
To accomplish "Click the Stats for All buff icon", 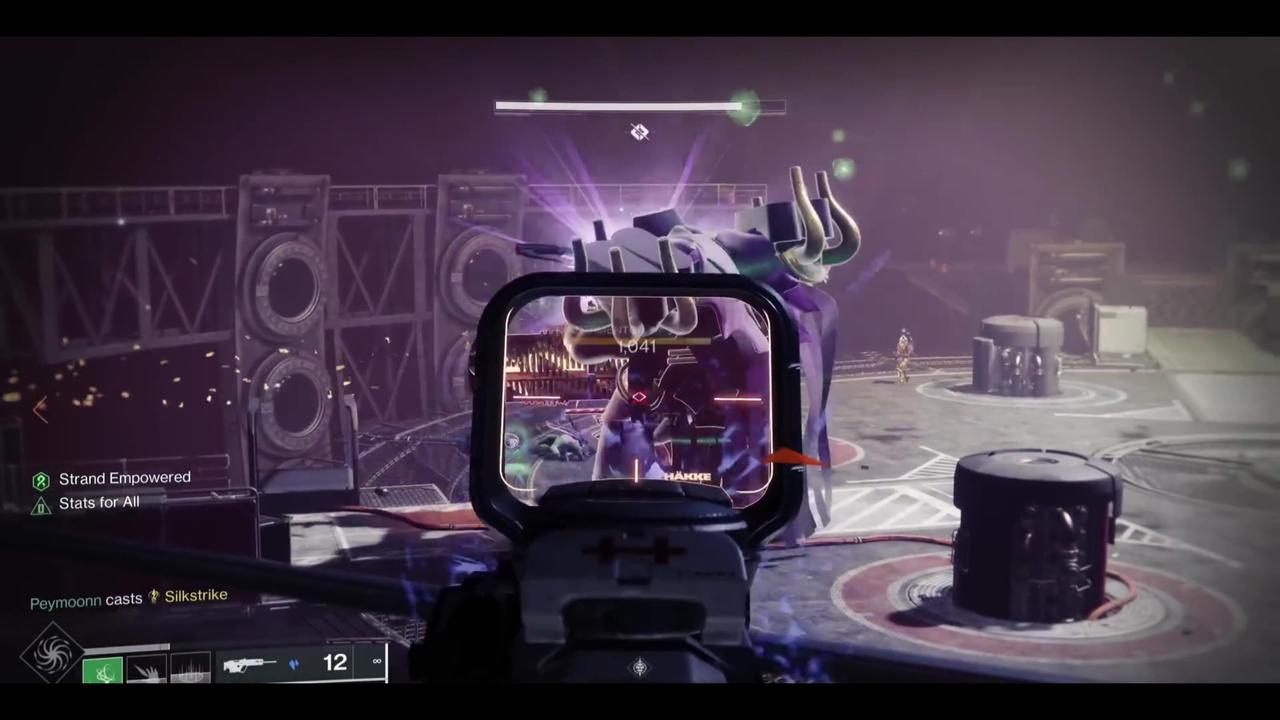I will [41, 503].
